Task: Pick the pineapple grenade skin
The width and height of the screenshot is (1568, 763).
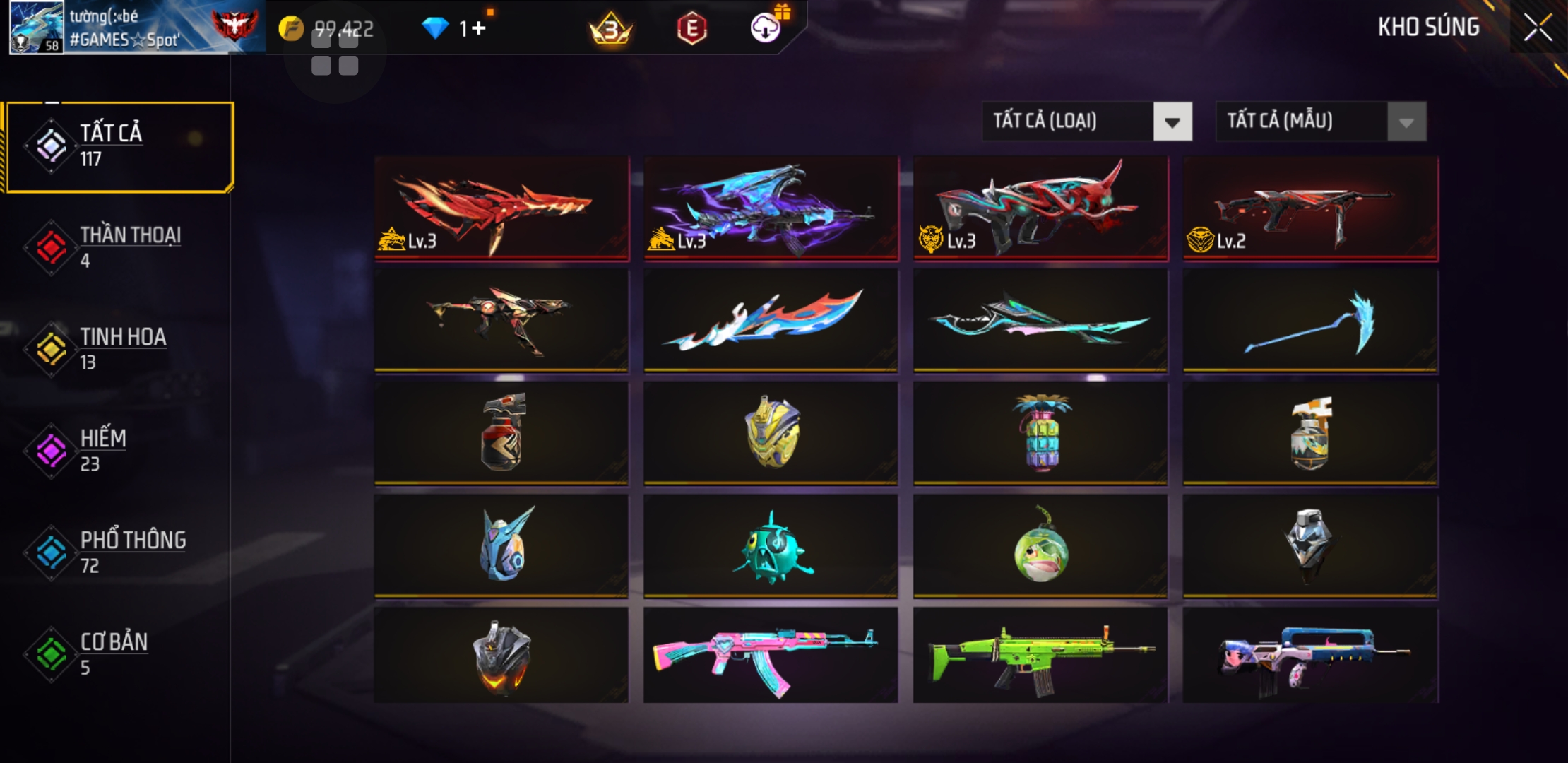Action: 1040,432
